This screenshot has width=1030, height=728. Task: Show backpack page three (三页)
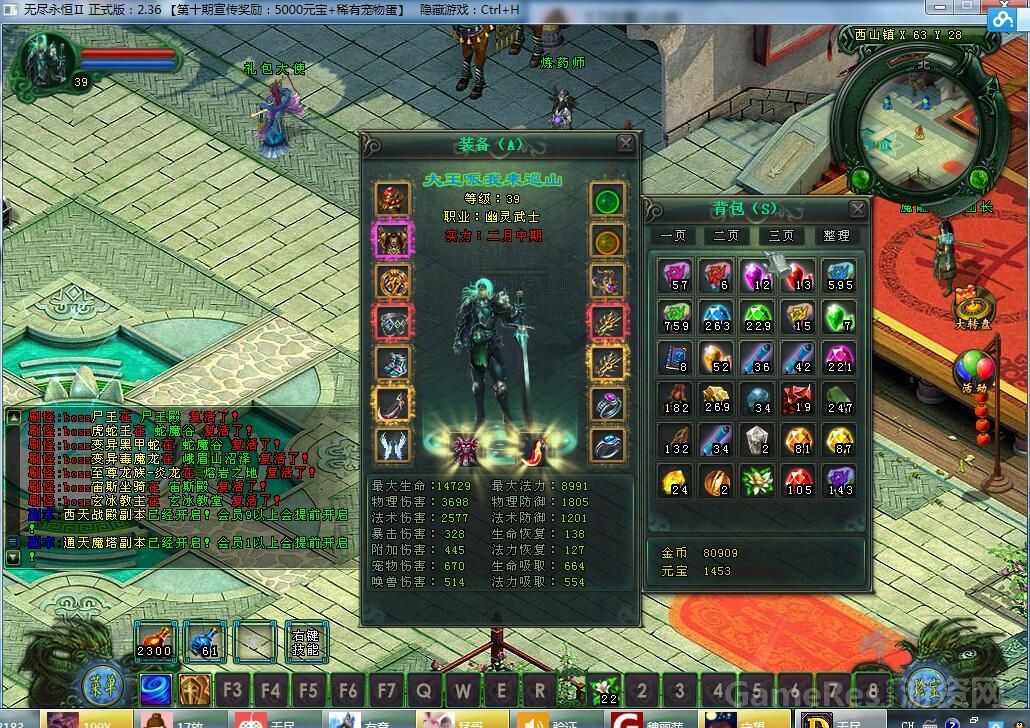click(x=781, y=236)
